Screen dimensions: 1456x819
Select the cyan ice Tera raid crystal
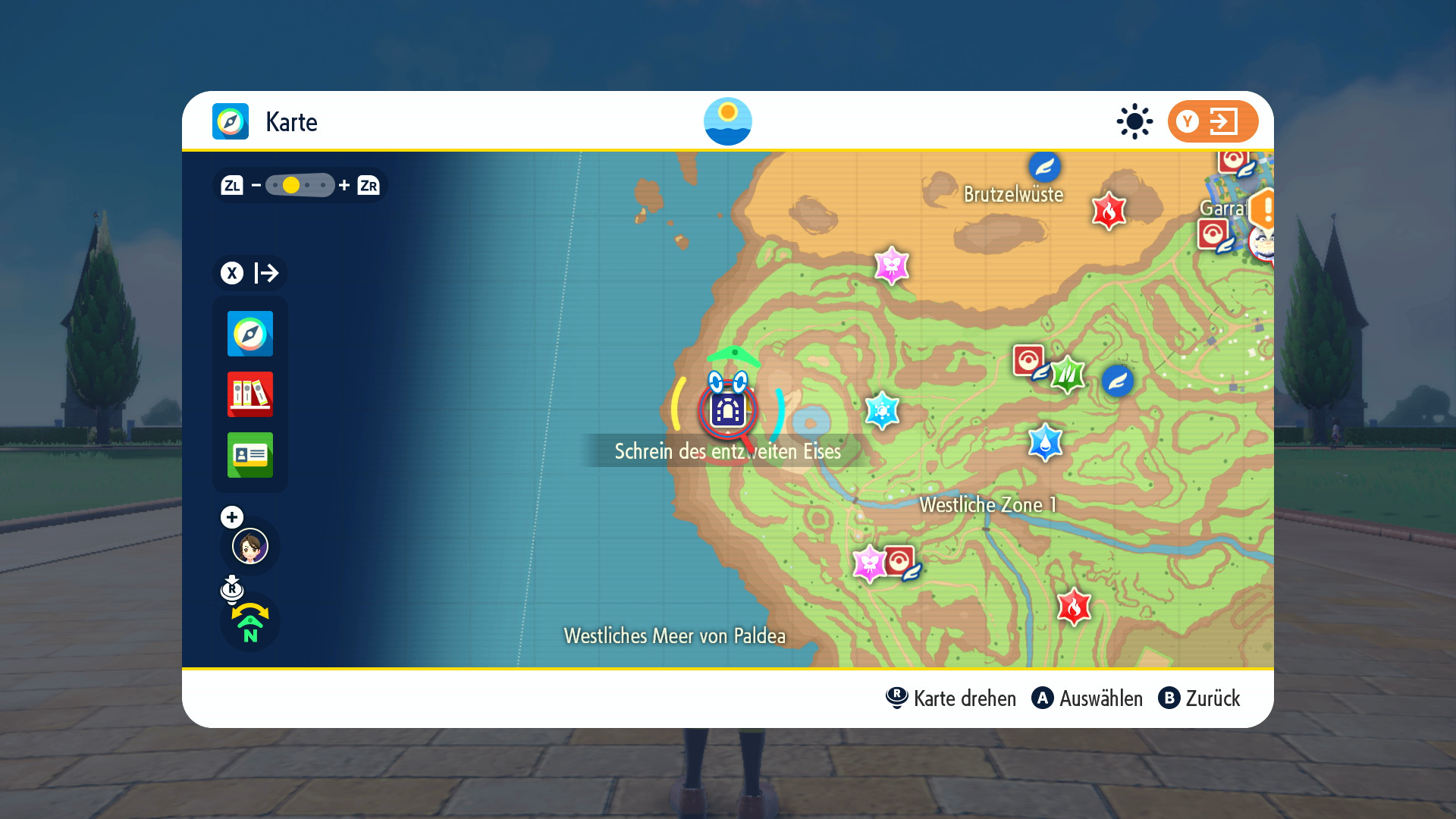882,411
